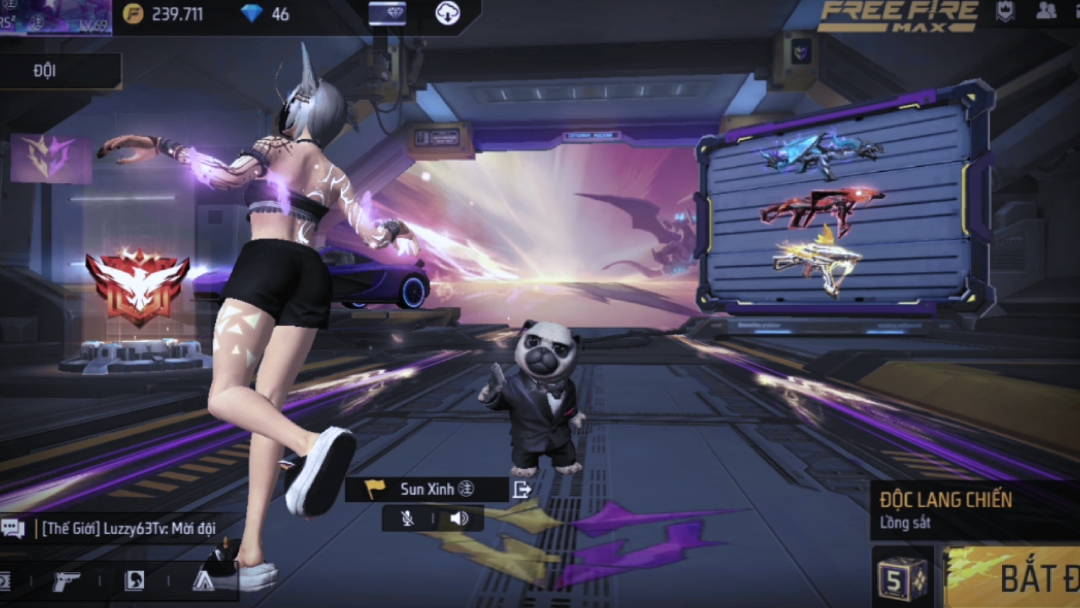Open the weapon armory pistol icon
Viewport: 1080px width, 608px height.
[67, 580]
